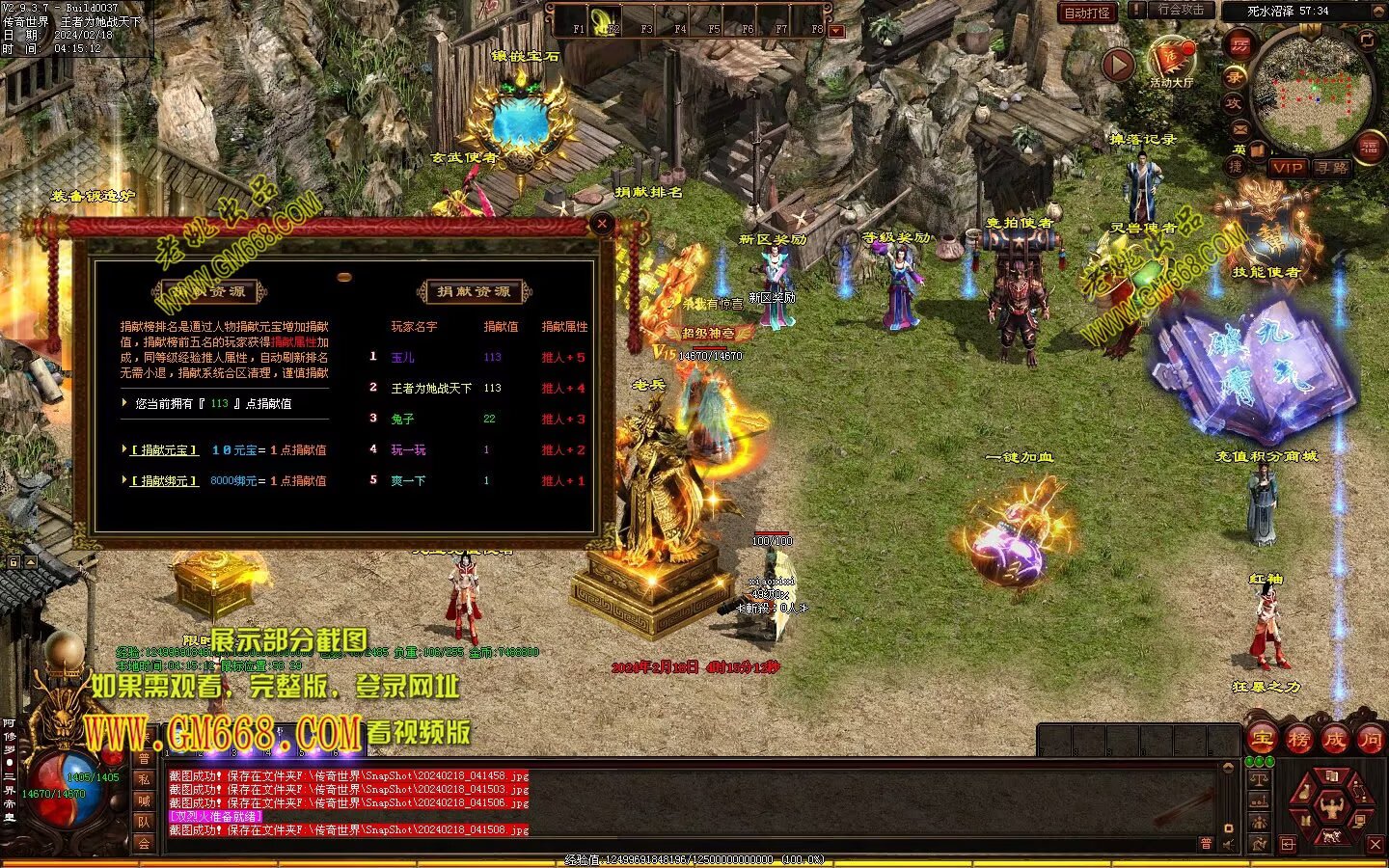Open the 活动大厅 activity hall icon
1389x868 pixels.
1171,60
